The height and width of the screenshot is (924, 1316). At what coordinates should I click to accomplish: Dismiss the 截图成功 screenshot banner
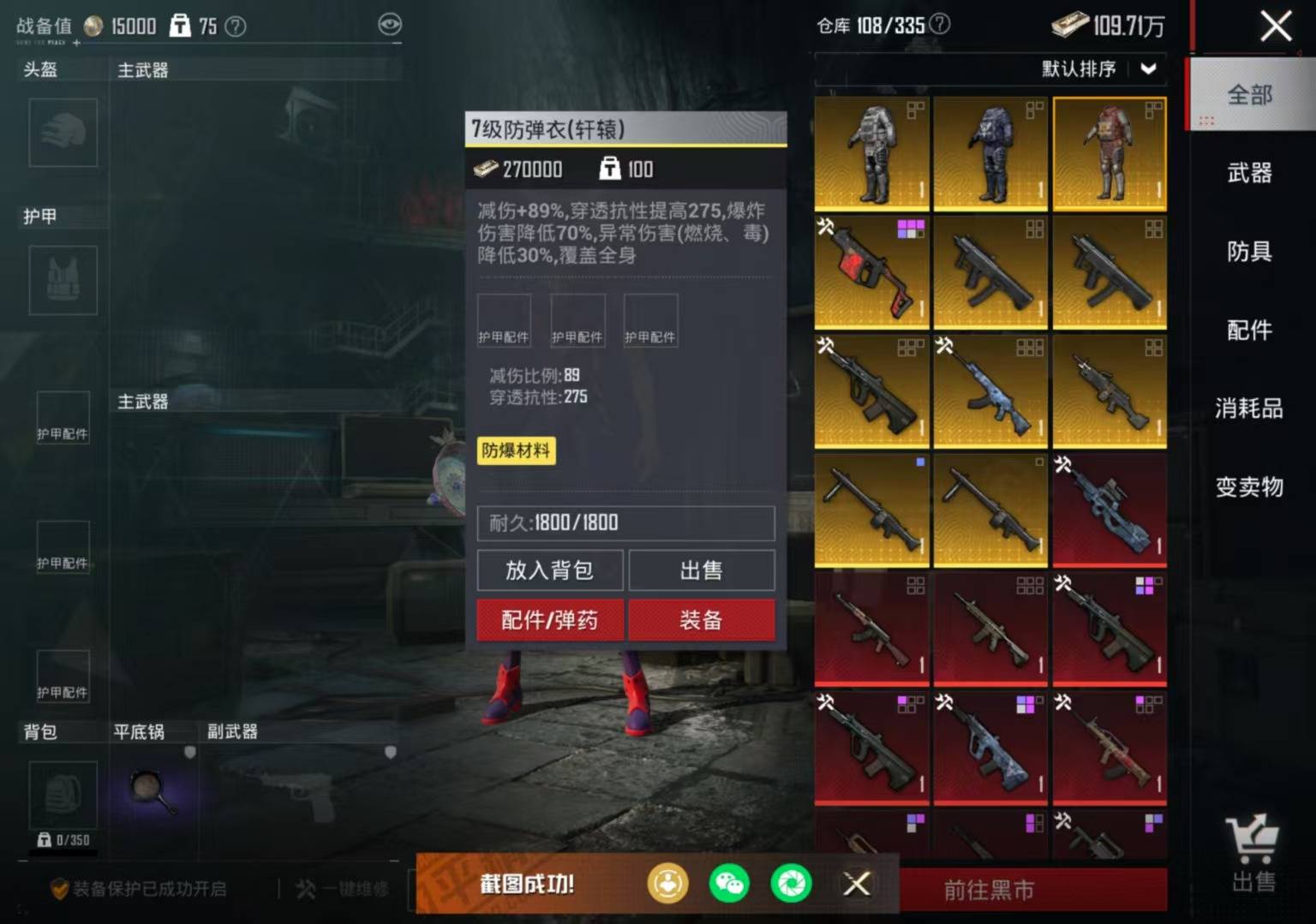click(x=856, y=884)
